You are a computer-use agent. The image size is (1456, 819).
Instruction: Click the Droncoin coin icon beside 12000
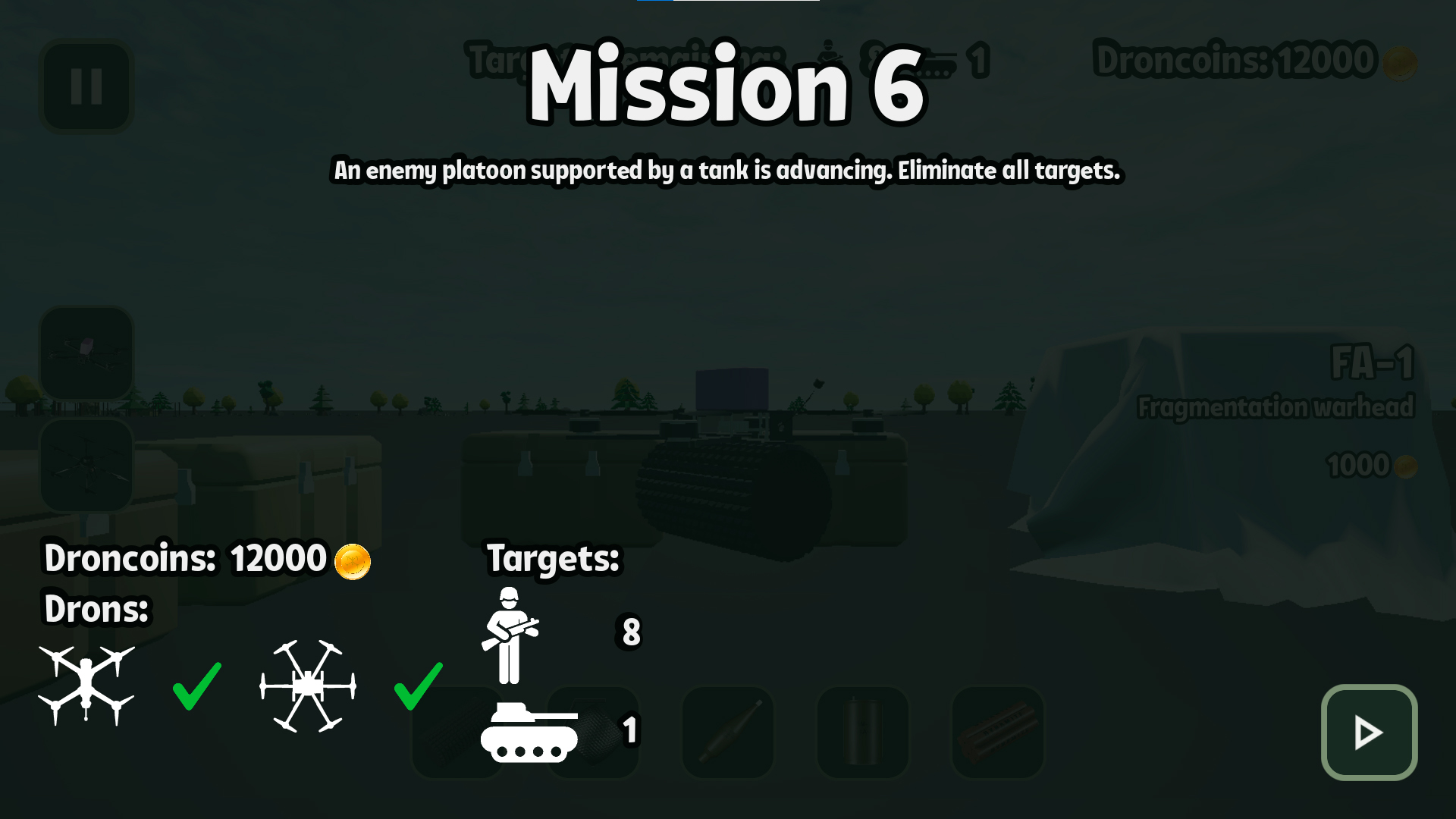(353, 560)
